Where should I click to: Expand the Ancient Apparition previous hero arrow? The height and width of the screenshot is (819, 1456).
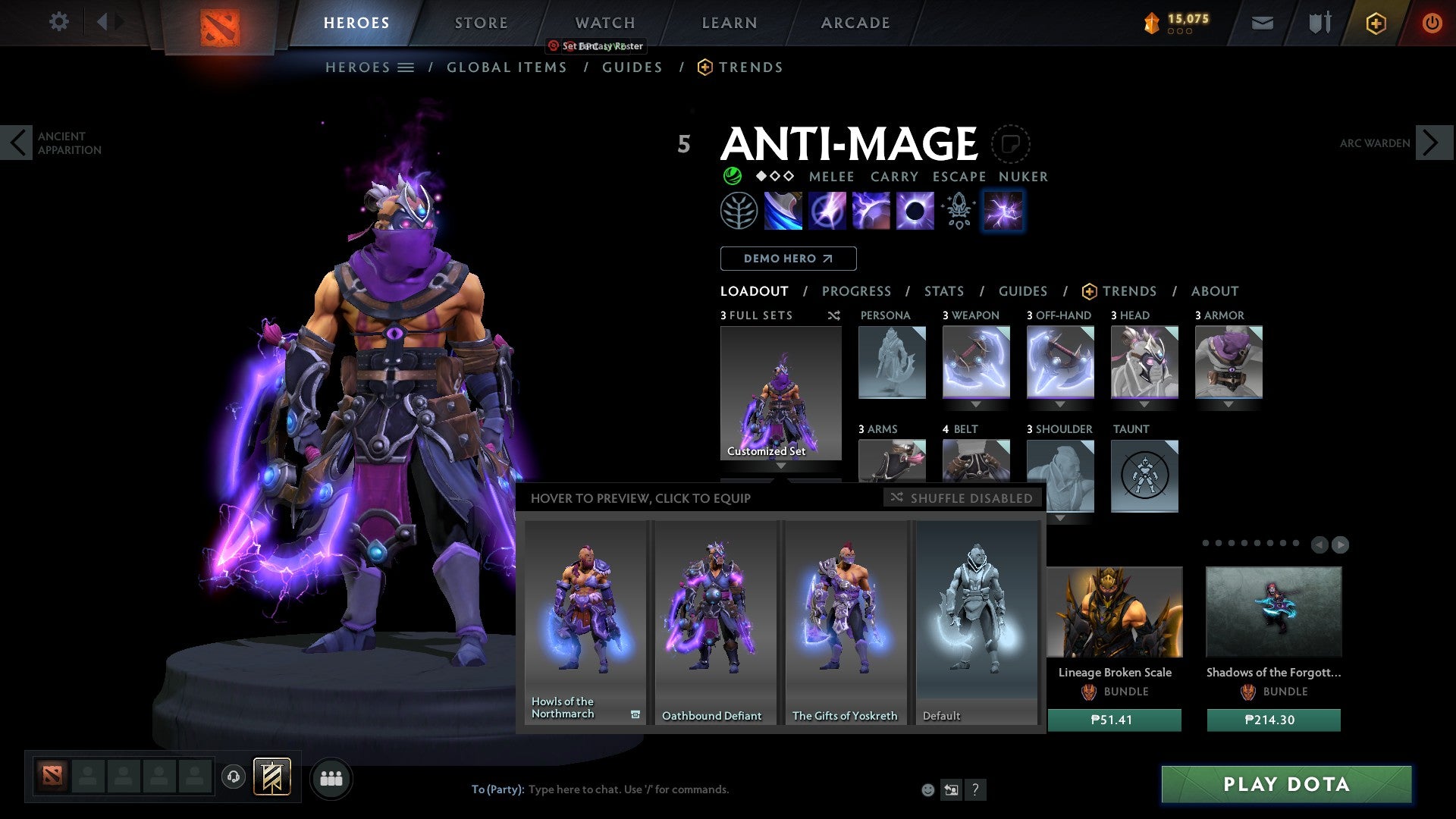[x=17, y=143]
